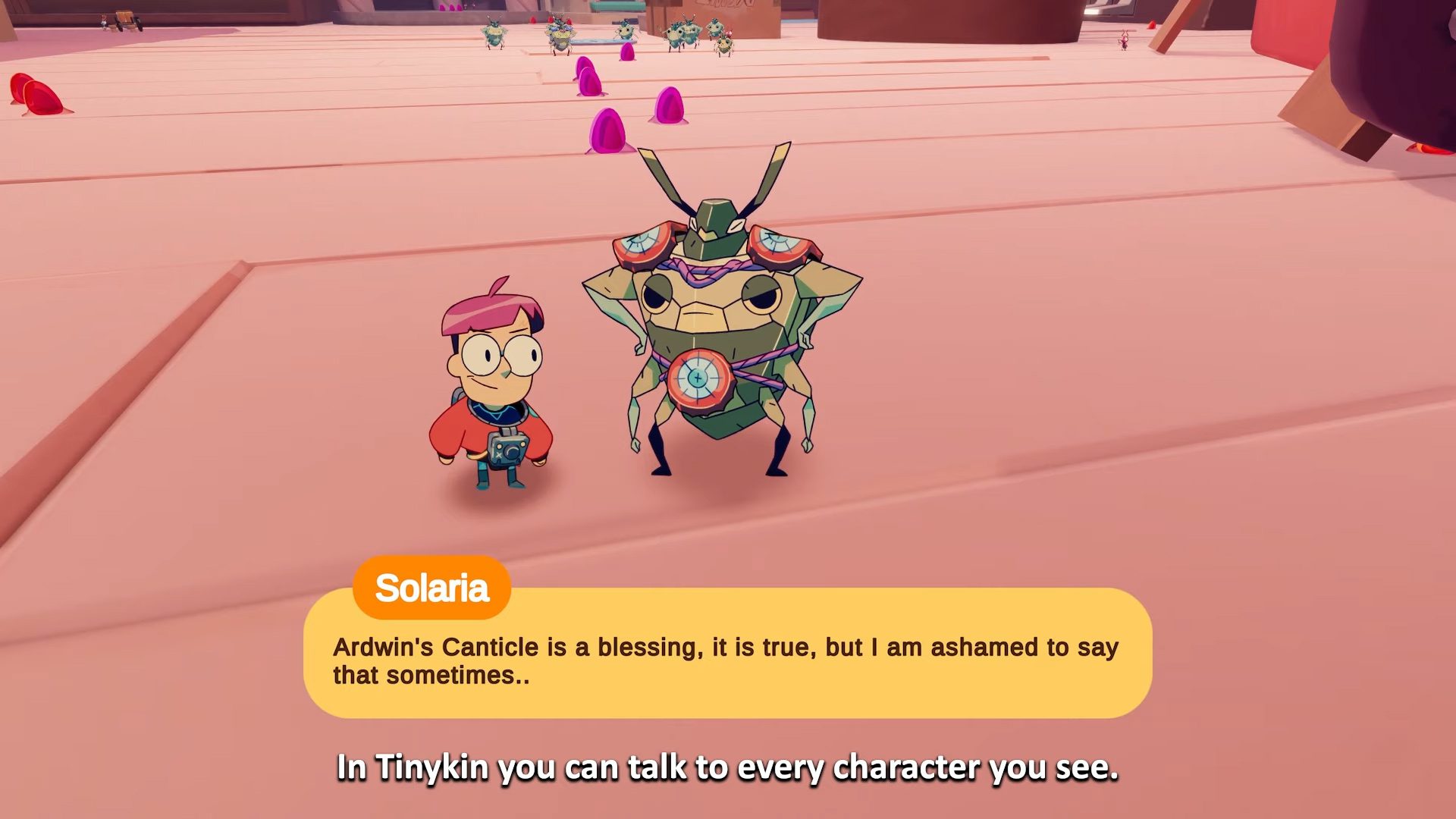1456x819 pixels.
Task: Click the leftmost green beetle in the background
Action: [494, 32]
